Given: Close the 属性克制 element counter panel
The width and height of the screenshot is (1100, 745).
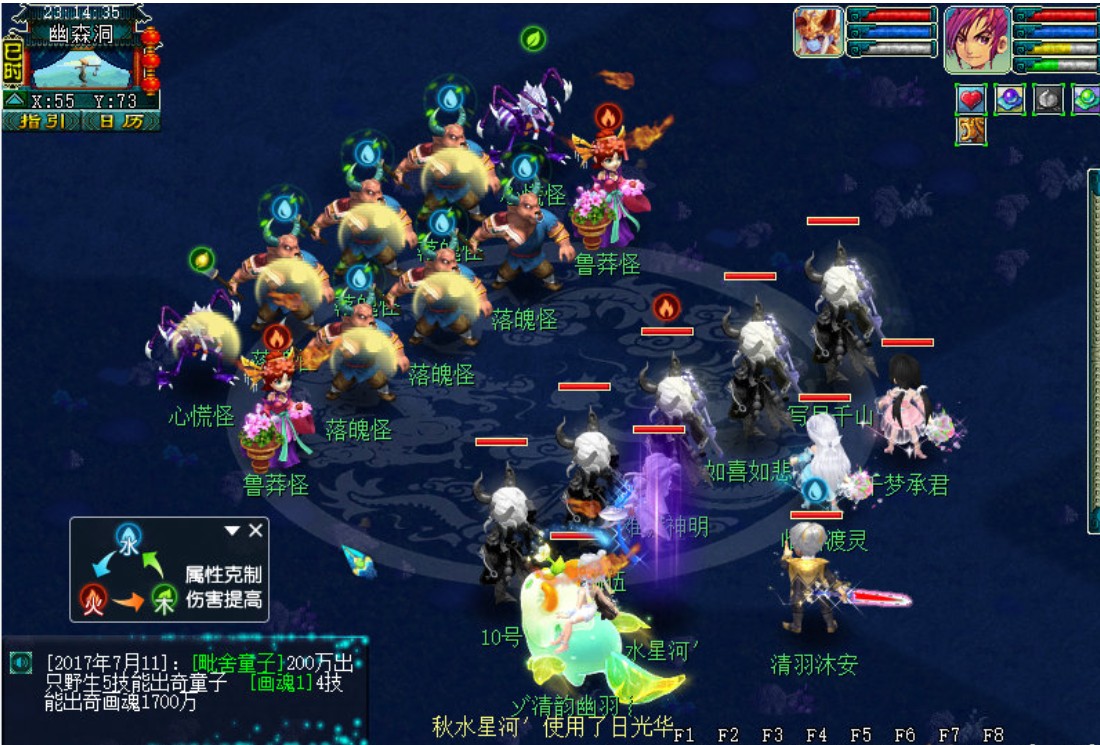Looking at the screenshot, I should (x=256, y=530).
